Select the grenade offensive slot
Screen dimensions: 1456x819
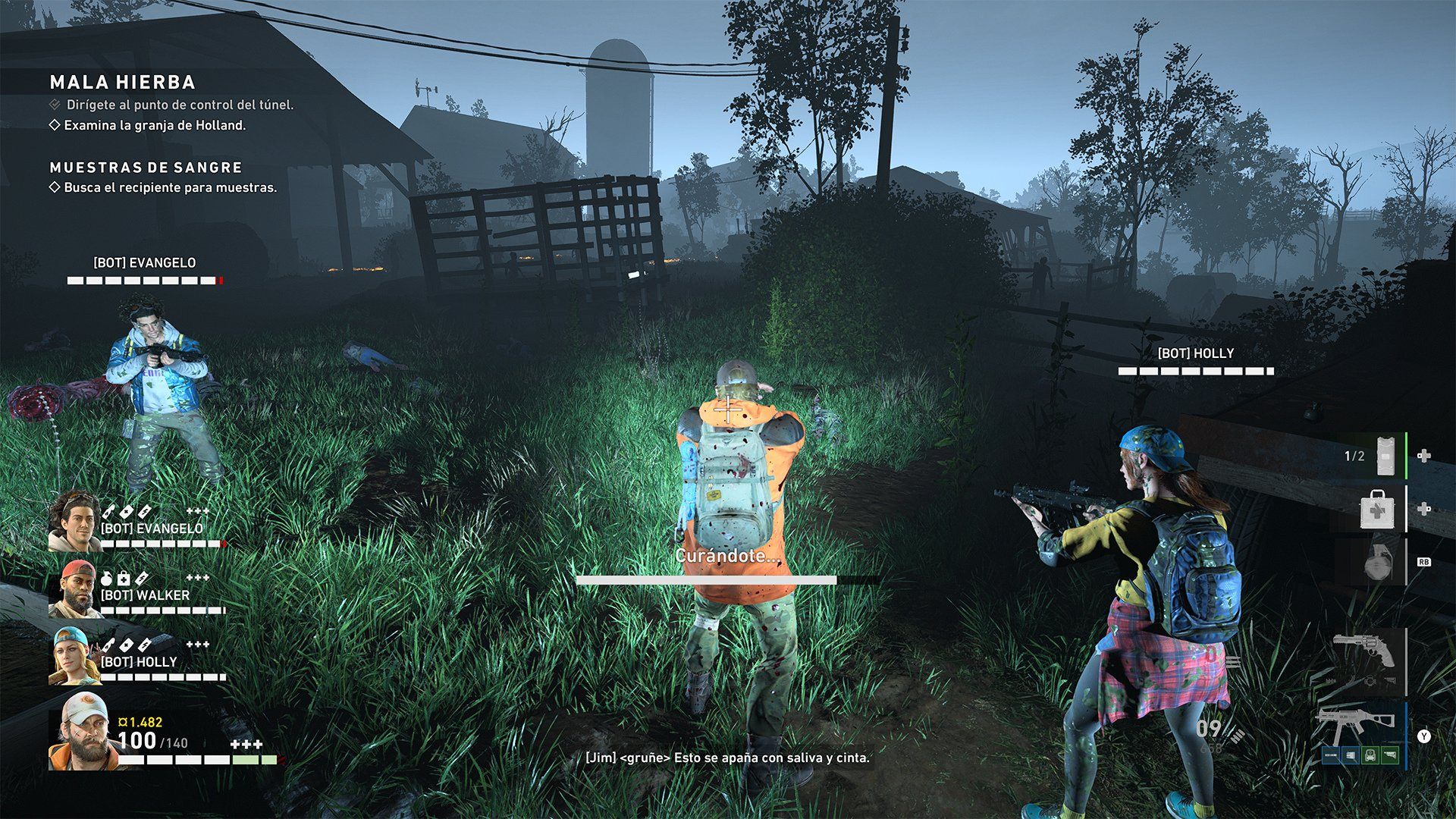[1374, 563]
